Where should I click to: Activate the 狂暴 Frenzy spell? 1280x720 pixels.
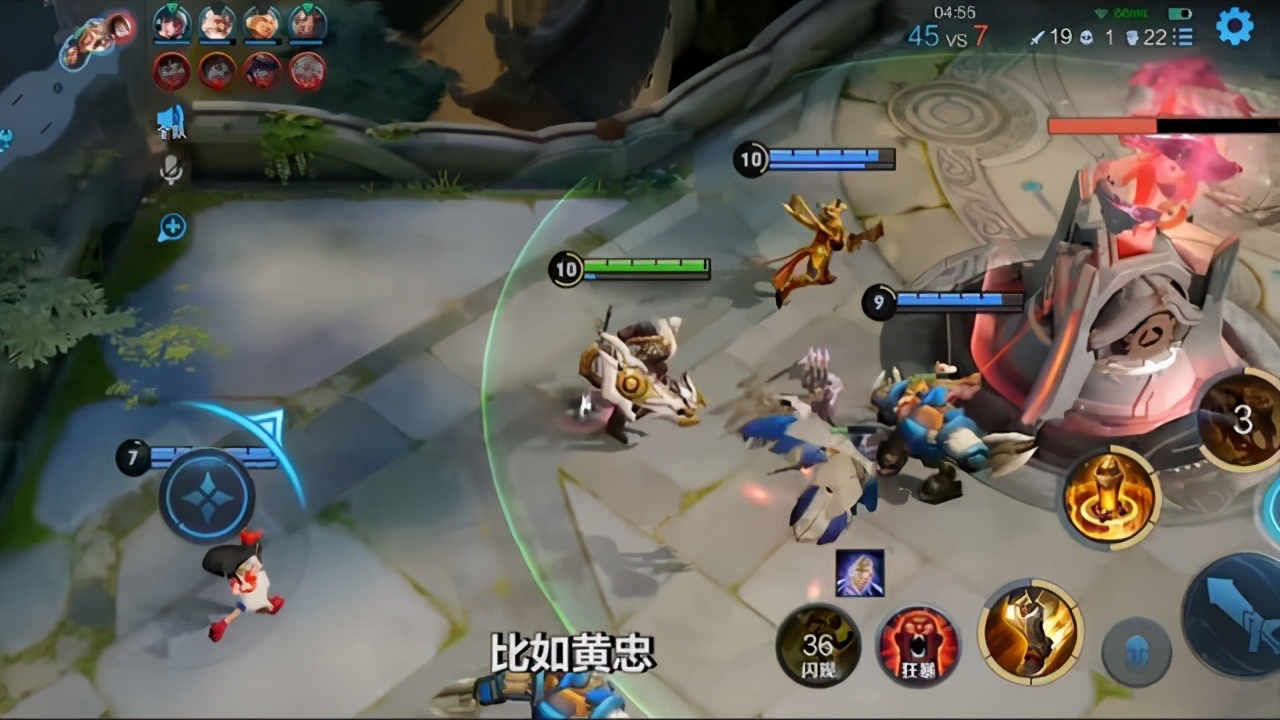[917, 645]
